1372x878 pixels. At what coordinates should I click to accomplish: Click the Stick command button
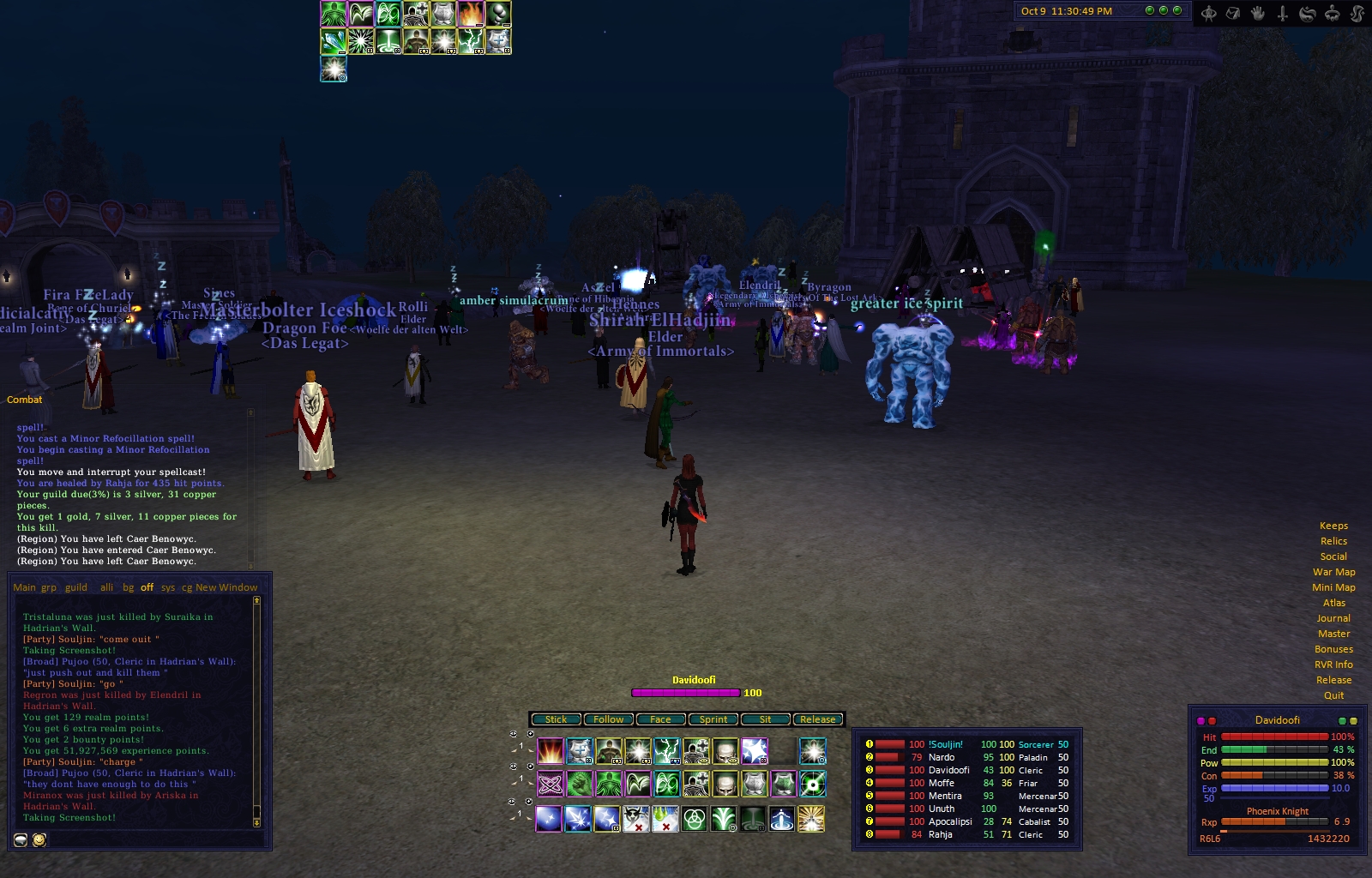pyautogui.click(x=556, y=719)
